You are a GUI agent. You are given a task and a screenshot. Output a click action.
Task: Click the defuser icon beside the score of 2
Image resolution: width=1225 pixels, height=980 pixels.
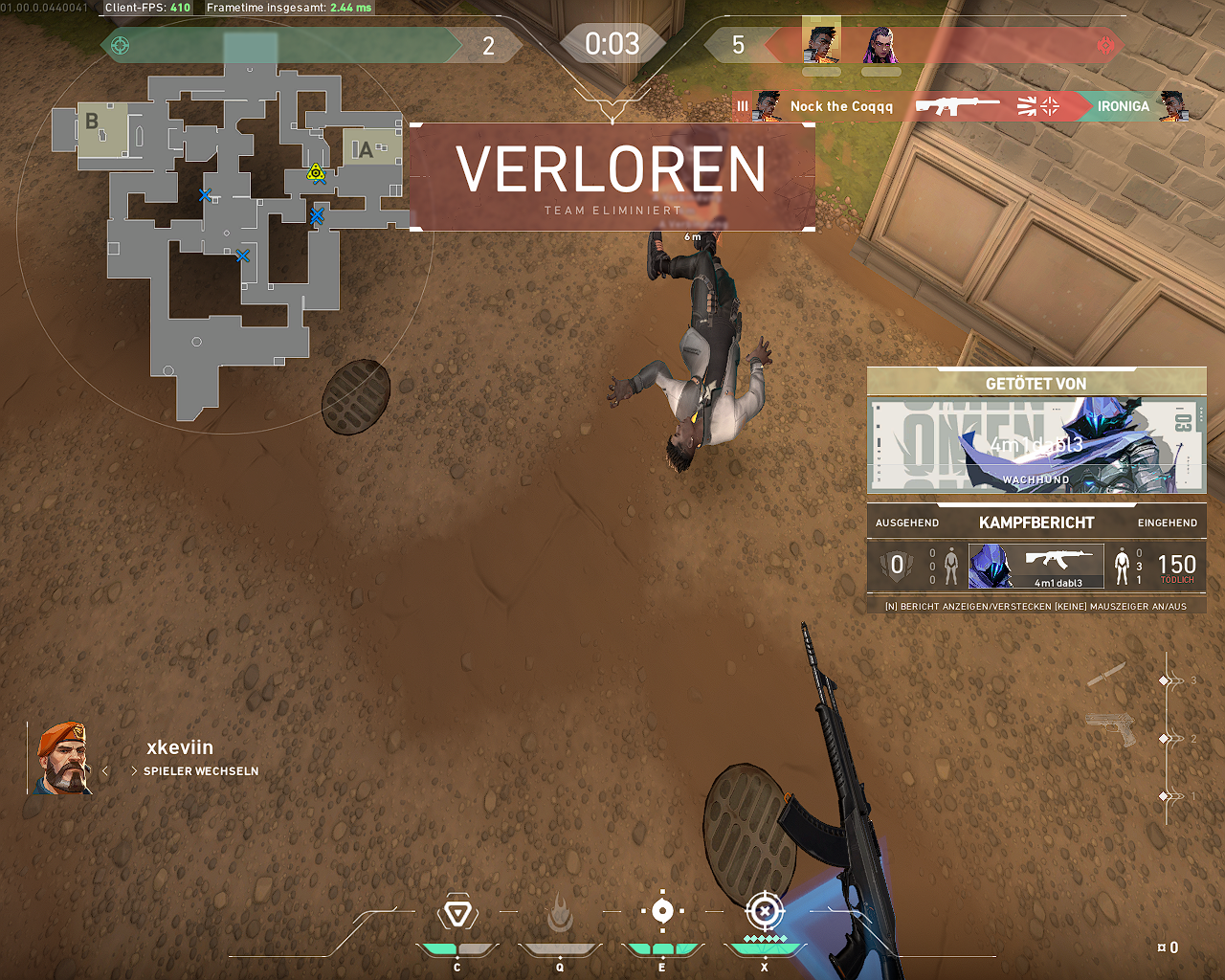click(119, 44)
